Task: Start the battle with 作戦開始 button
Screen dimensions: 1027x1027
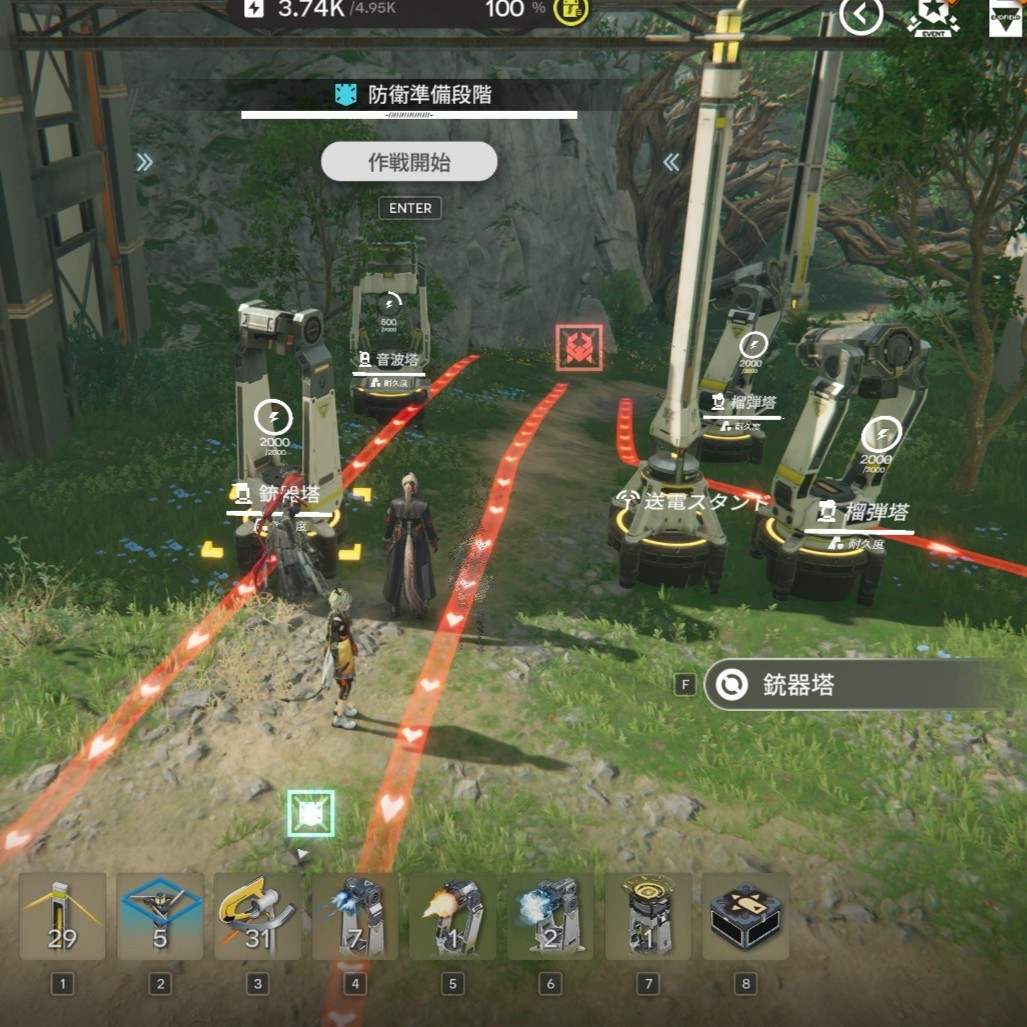Action: pyautogui.click(x=409, y=162)
